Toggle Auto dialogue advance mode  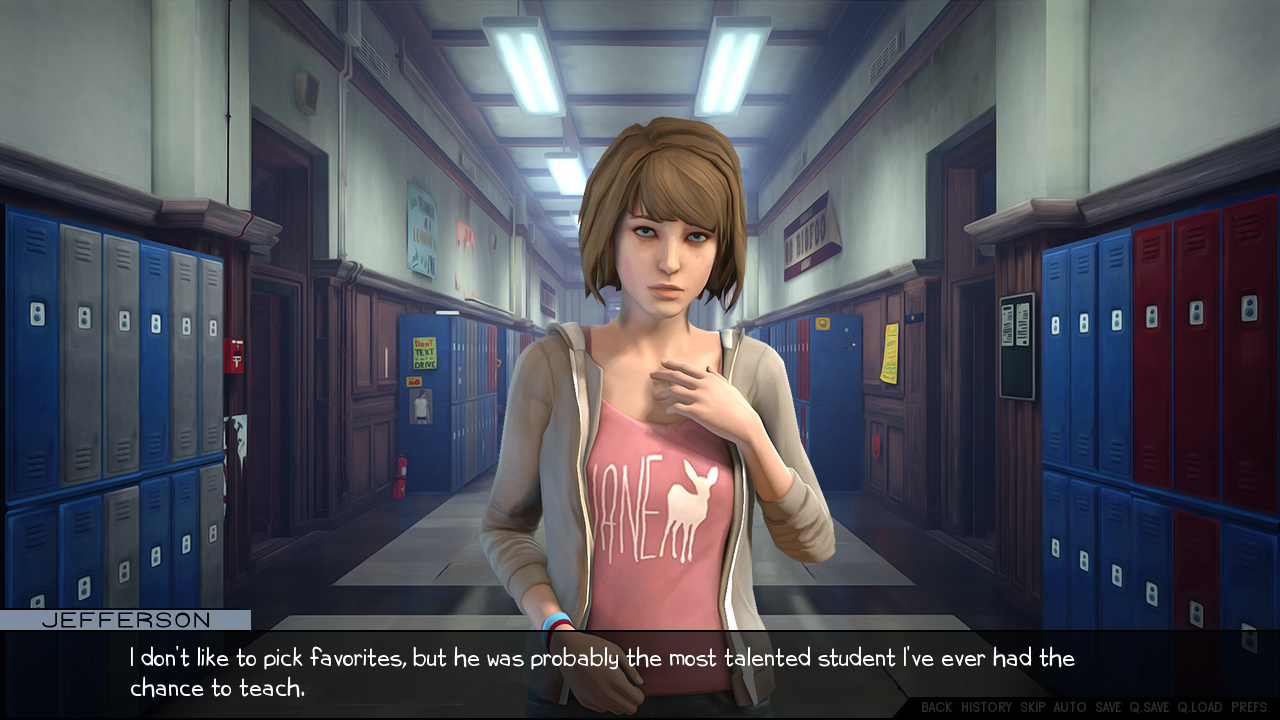click(x=1069, y=707)
